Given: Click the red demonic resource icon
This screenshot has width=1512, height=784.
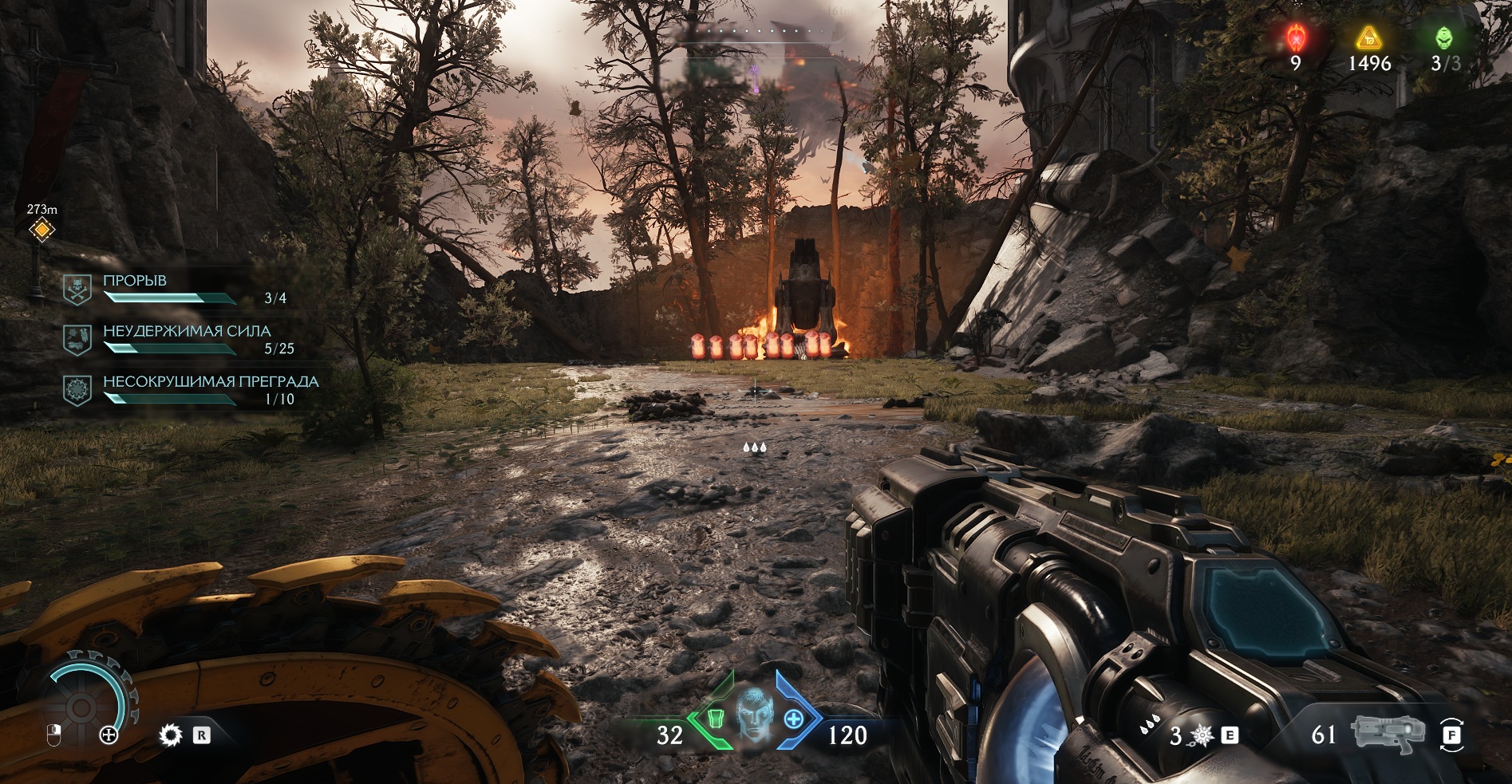Looking at the screenshot, I should point(1296,37).
